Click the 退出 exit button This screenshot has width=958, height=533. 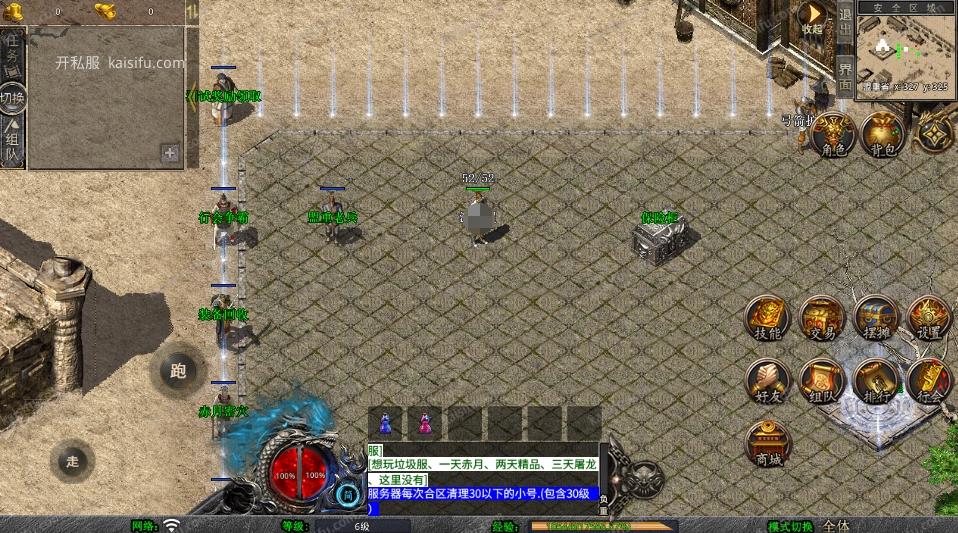845,23
